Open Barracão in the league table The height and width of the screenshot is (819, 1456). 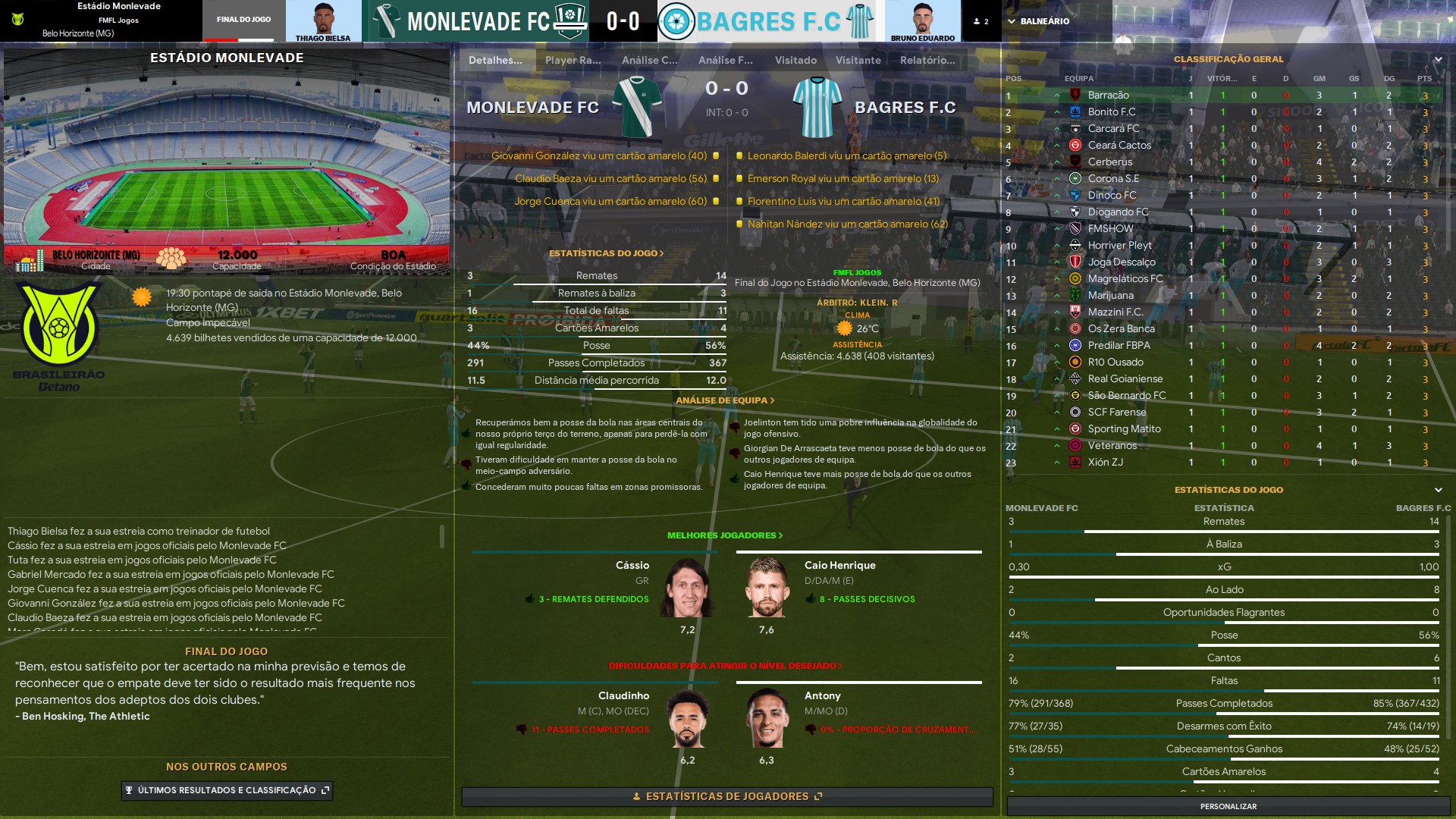point(1108,96)
